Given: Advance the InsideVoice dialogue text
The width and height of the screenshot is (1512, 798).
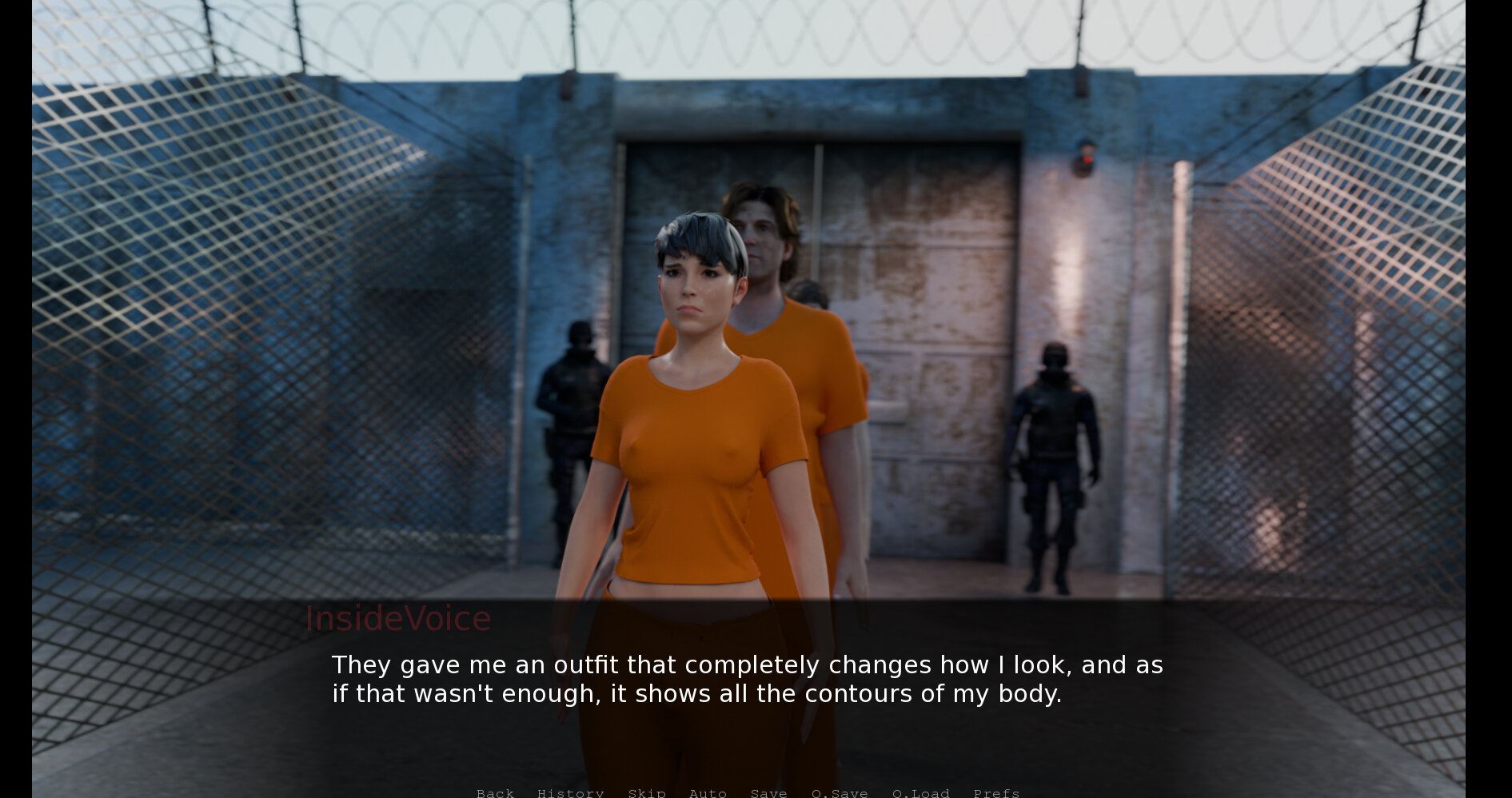Looking at the screenshot, I should point(747,680).
